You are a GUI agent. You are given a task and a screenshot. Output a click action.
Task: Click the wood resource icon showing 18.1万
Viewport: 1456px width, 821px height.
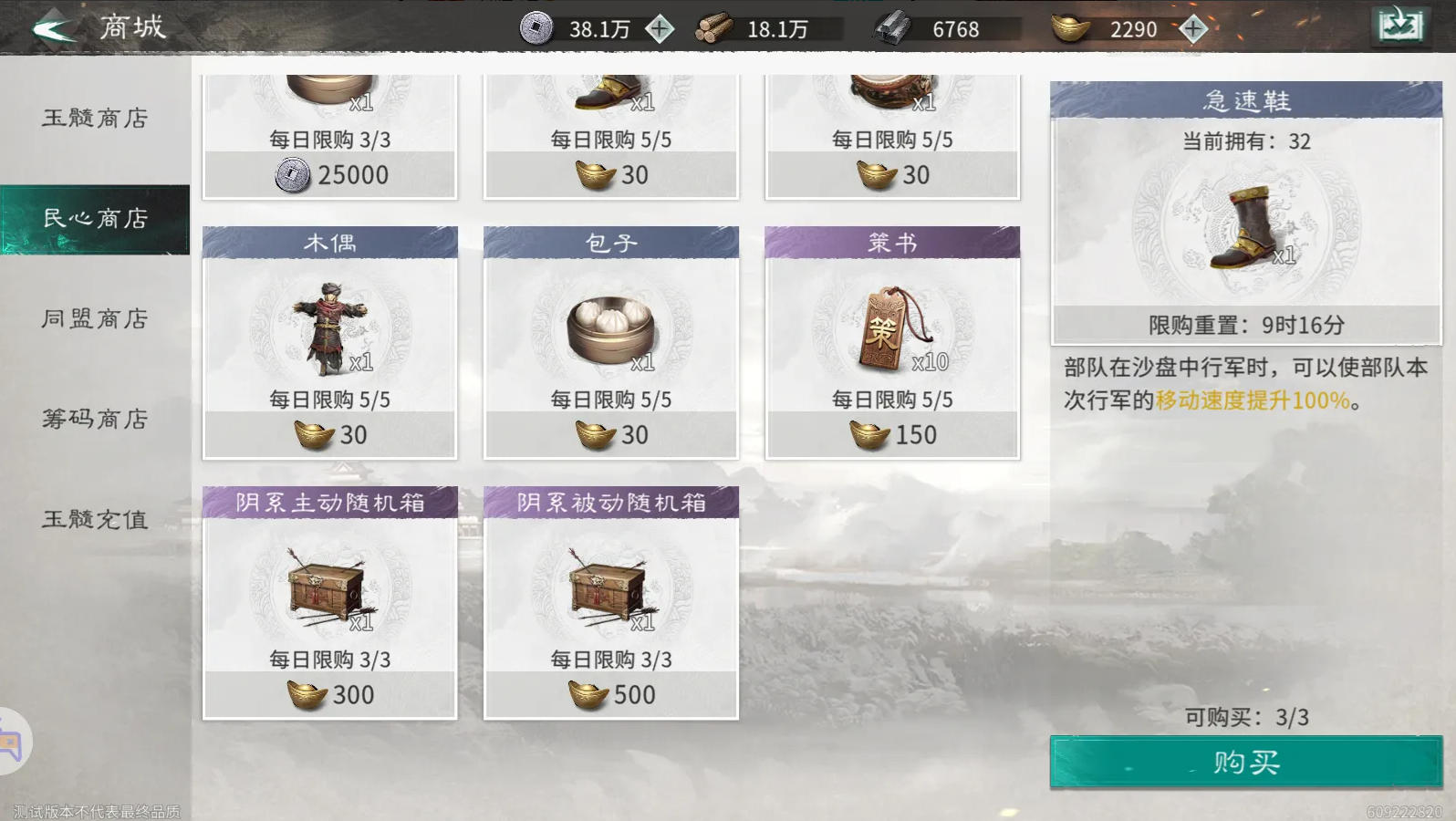(713, 27)
